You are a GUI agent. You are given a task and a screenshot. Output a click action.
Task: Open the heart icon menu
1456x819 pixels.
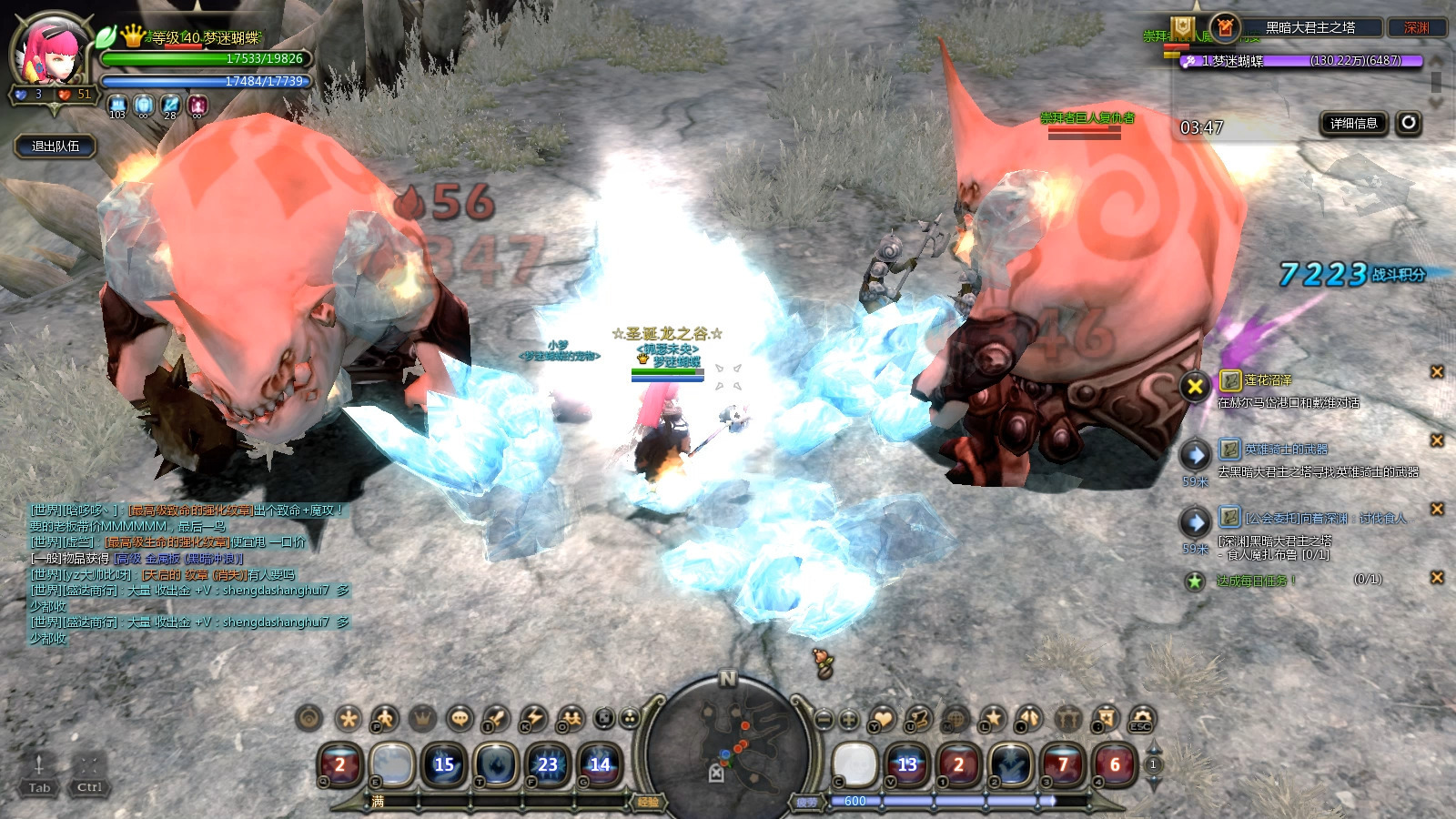881,719
